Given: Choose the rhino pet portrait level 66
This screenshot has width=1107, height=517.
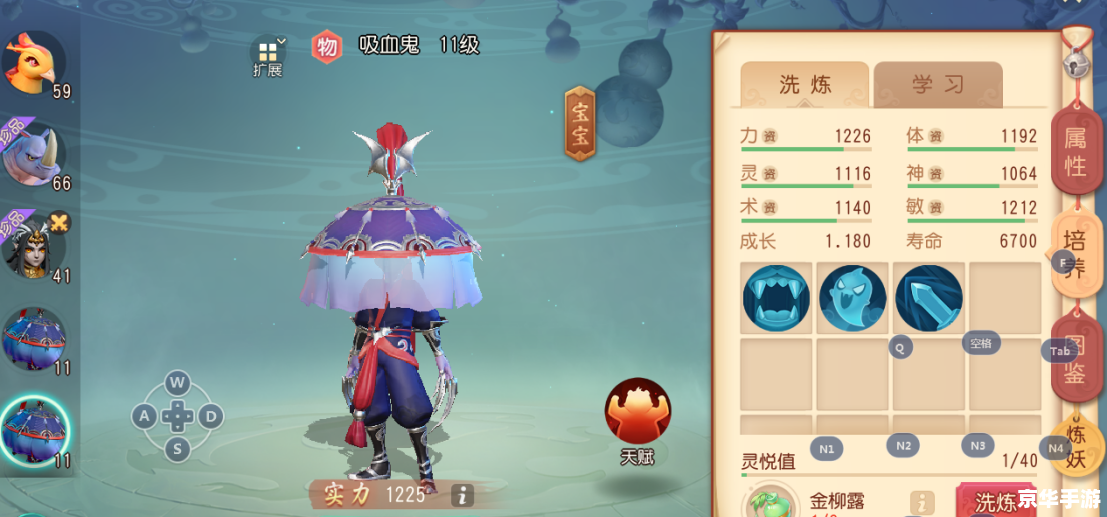Looking at the screenshot, I should pos(33,154).
